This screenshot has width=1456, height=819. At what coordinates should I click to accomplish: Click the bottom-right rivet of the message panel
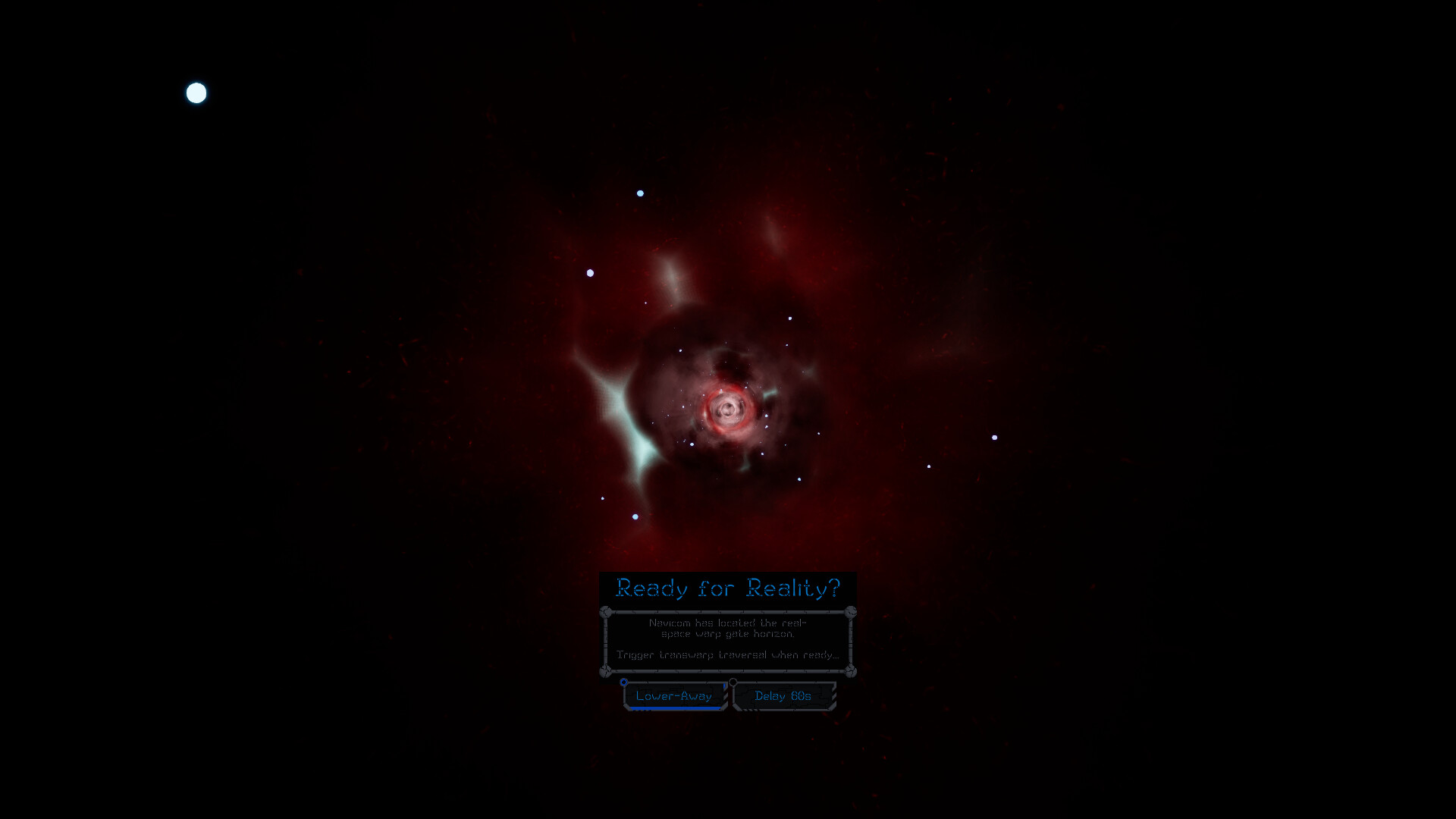(852, 672)
